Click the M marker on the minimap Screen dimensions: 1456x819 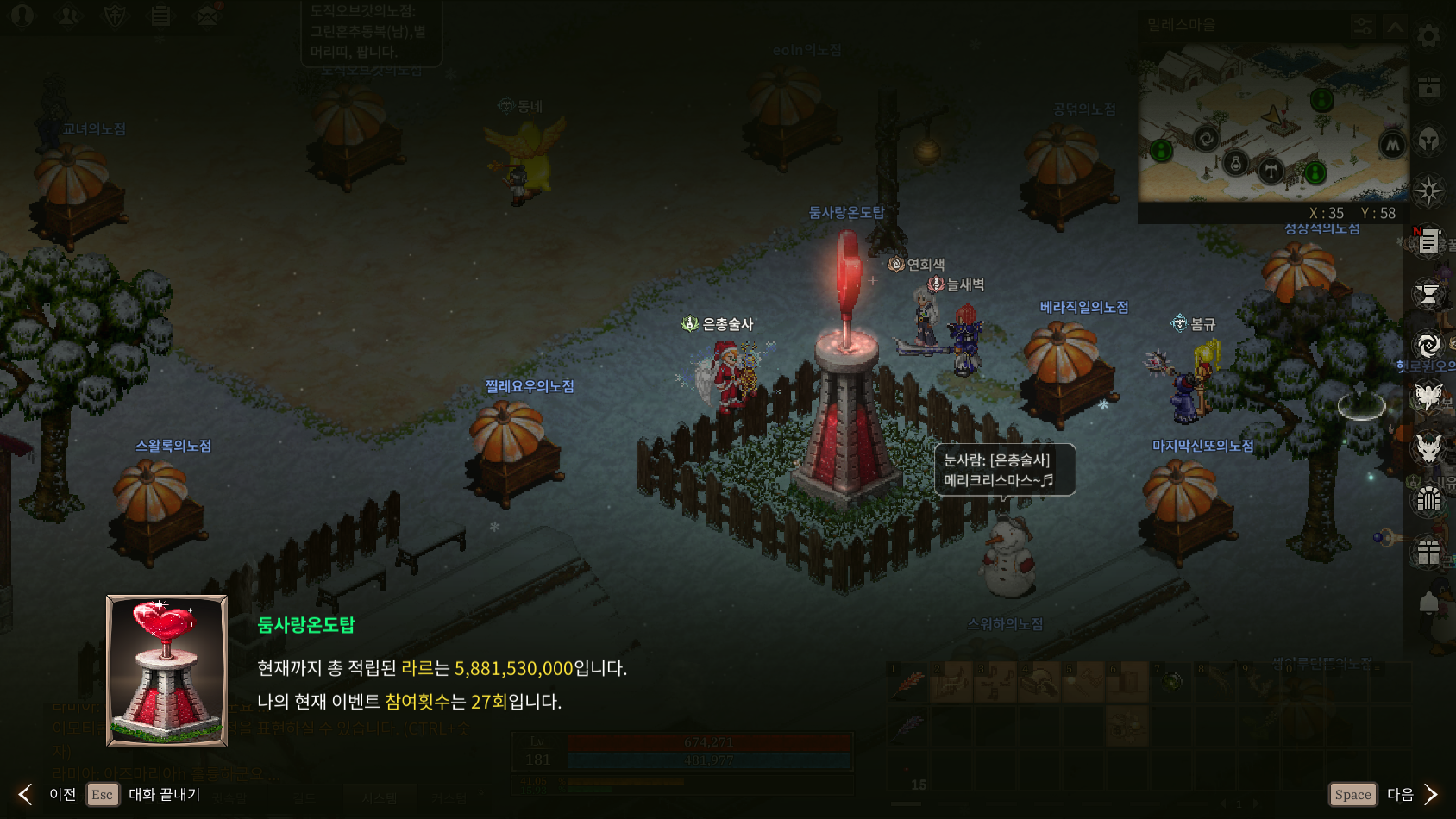(1392, 145)
